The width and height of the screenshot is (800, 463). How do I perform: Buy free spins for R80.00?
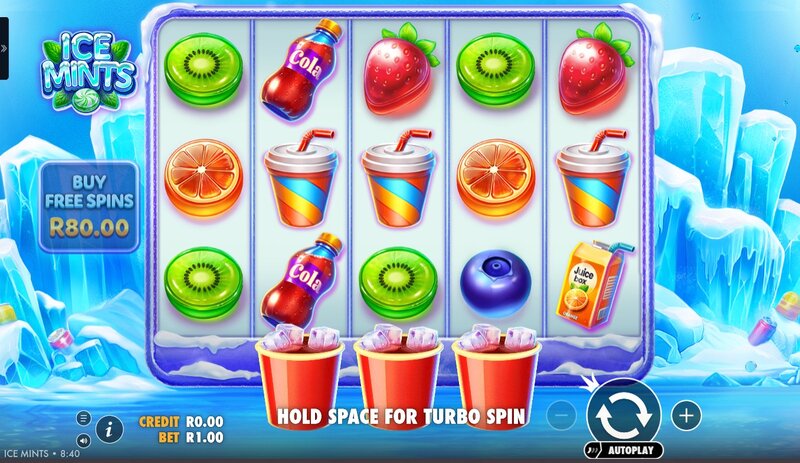pyautogui.click(x=89, y=207)
